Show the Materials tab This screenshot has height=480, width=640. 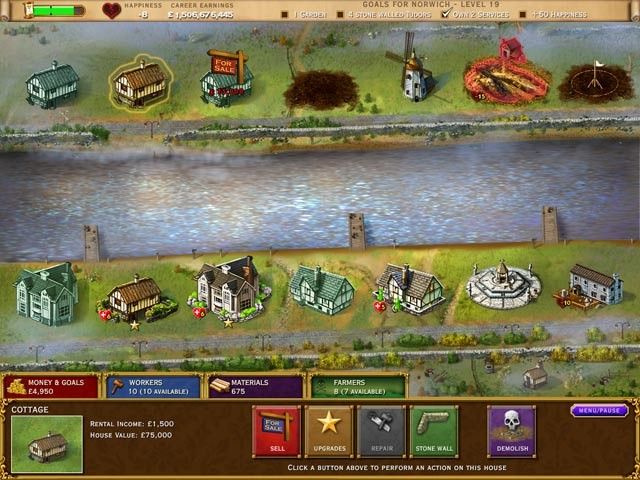[255, 386]
